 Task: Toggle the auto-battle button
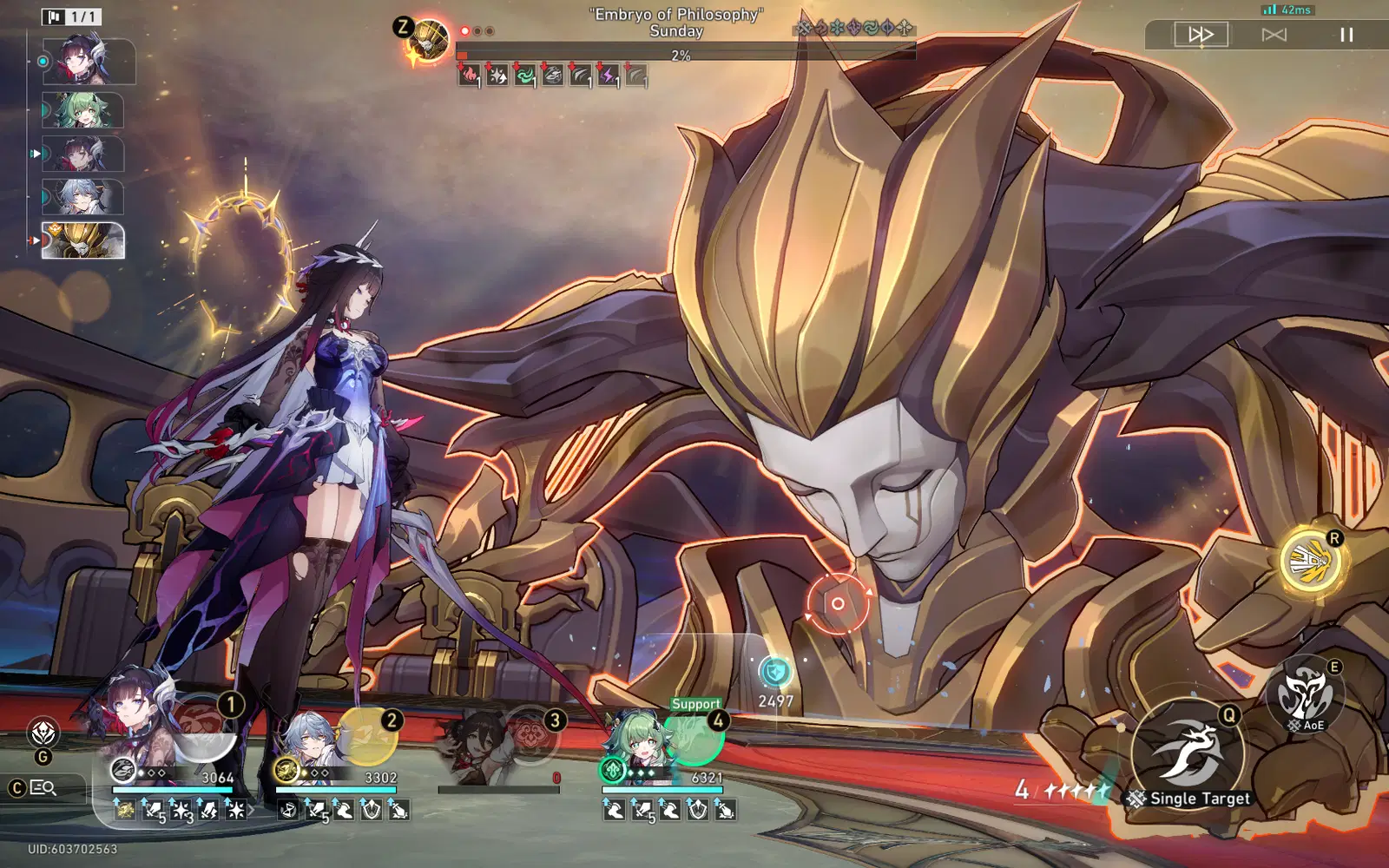(x=1274, y=35)
